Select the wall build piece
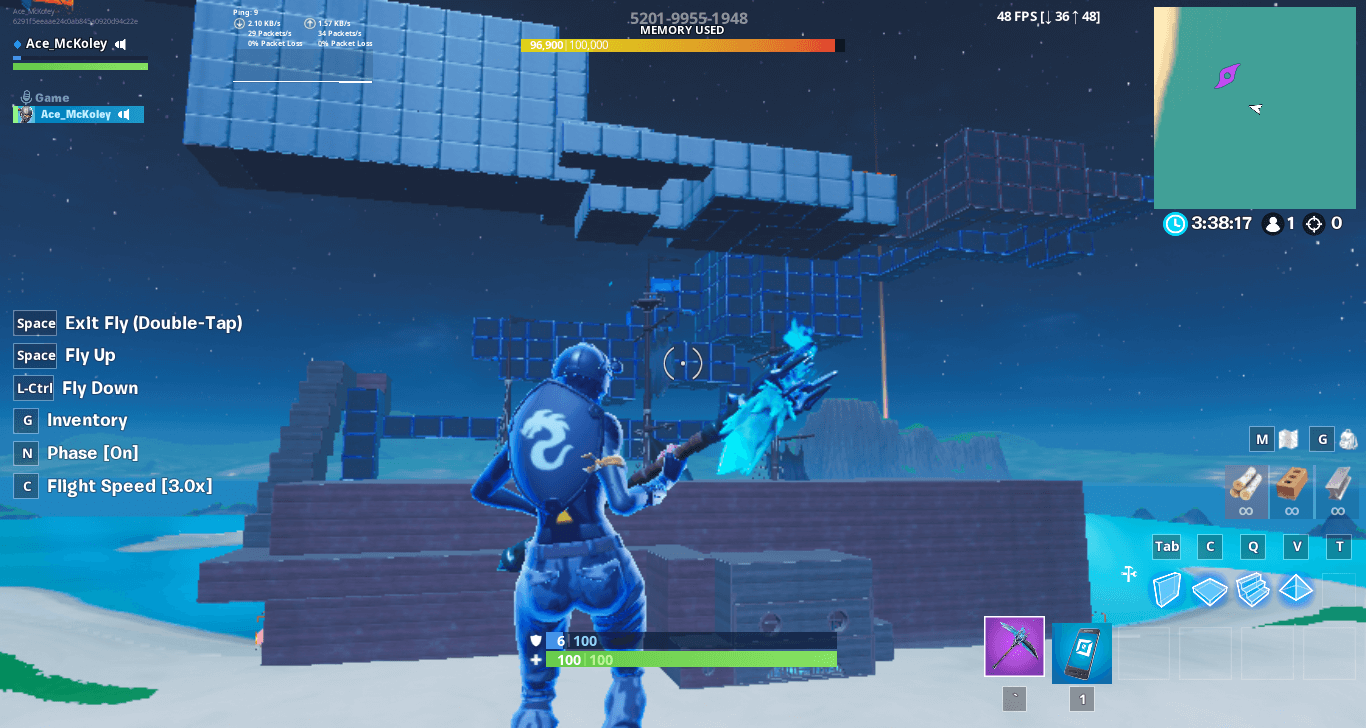Screen dimensions: 1366x728 pos(1166,589)
